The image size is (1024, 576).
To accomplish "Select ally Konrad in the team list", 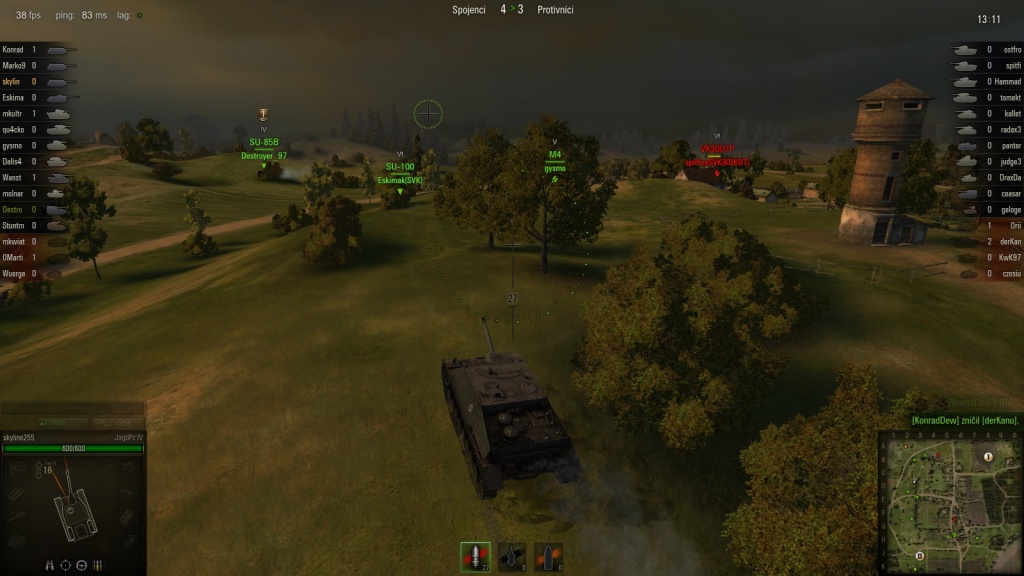I will [14, 49].
